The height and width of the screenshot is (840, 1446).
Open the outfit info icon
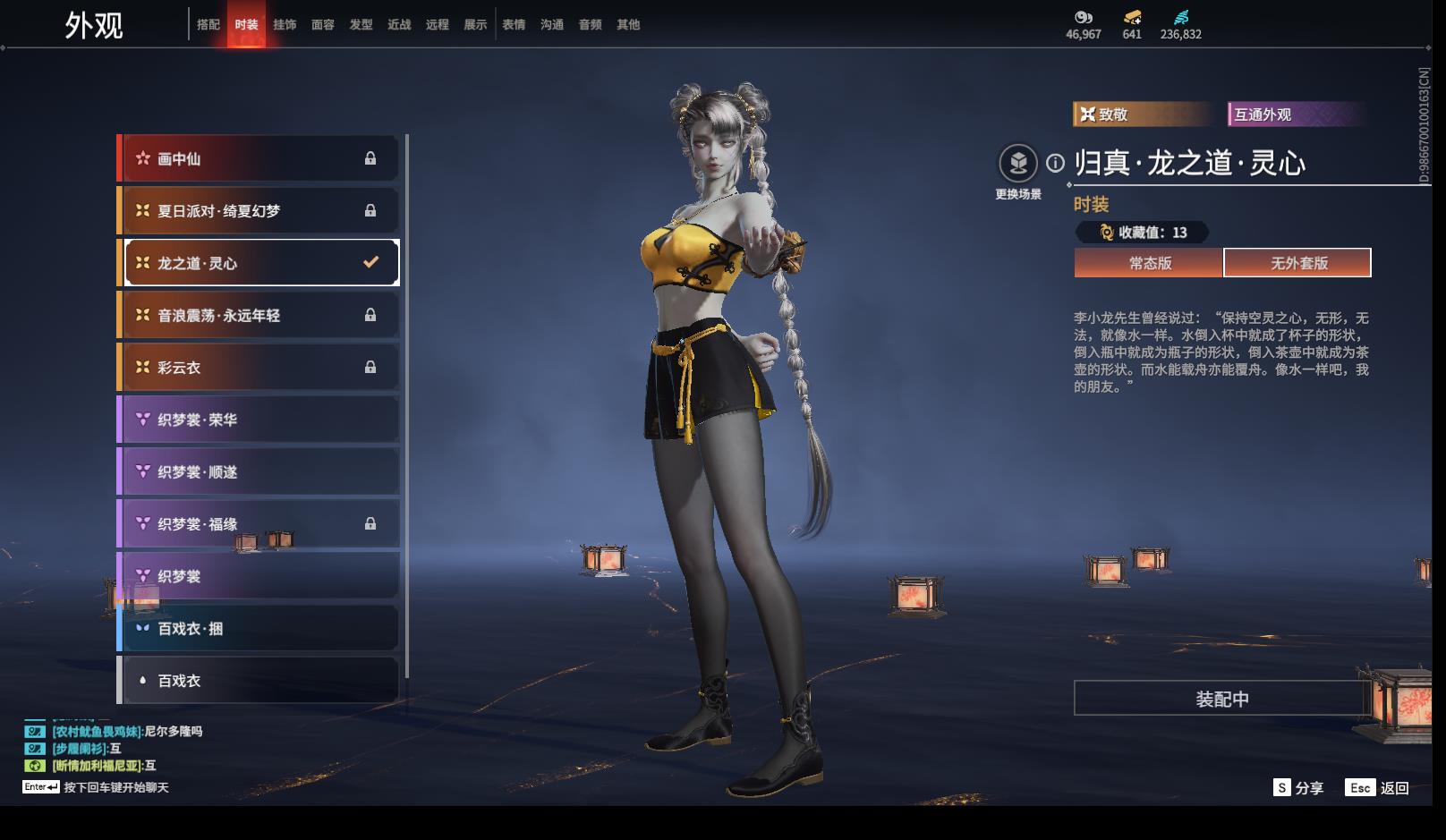pyautogui.click(x=1056, y=163)
